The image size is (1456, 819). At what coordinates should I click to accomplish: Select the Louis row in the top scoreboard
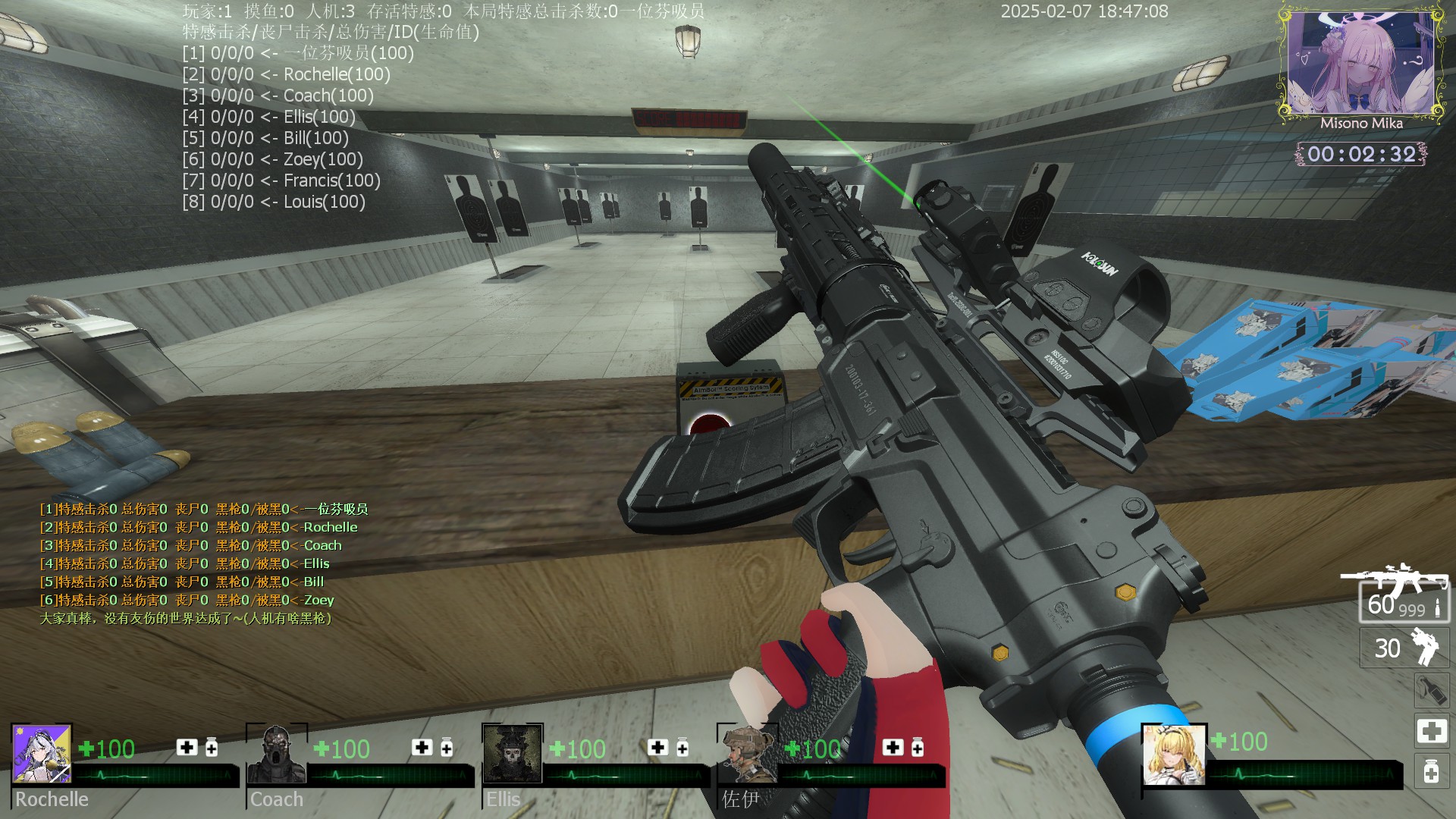(274, 202)
